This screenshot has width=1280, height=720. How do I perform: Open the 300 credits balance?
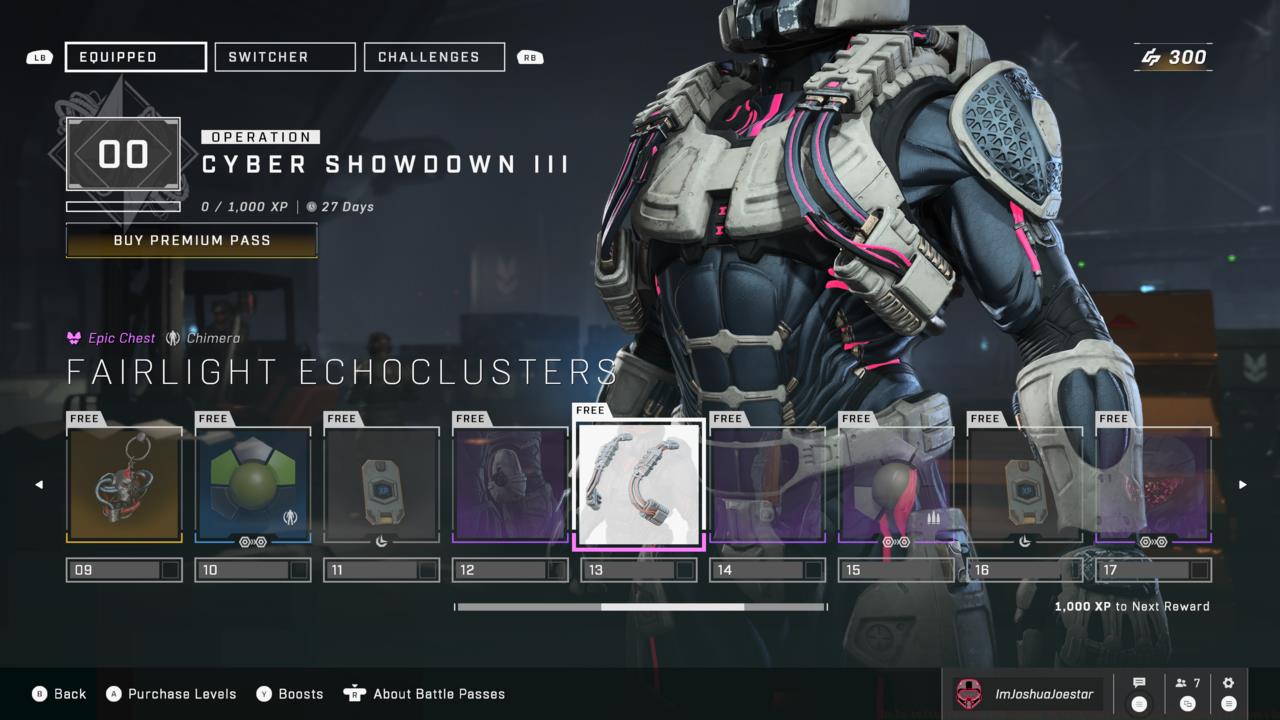point(1174,57)
